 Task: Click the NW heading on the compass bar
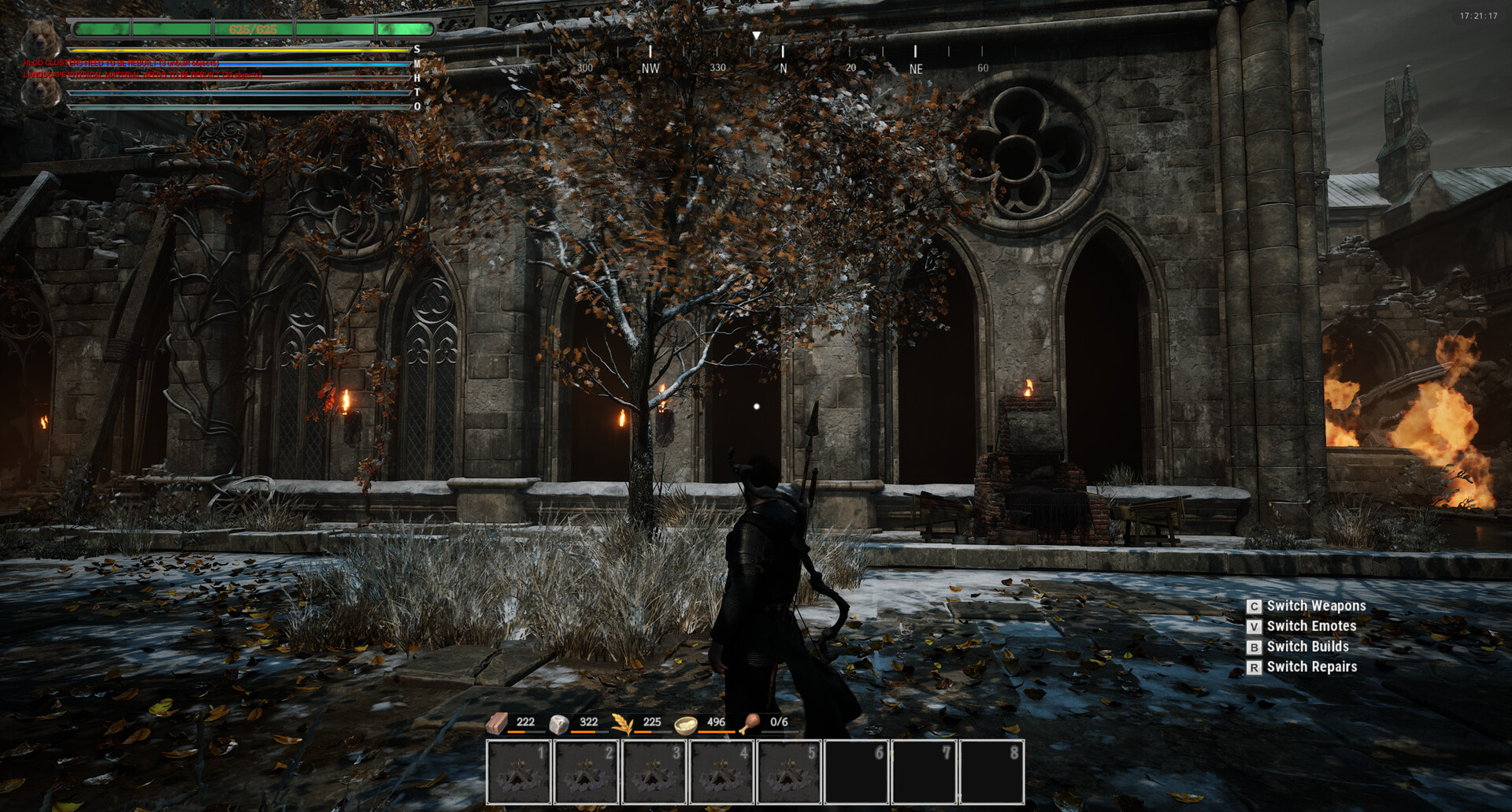click(650, 69)
